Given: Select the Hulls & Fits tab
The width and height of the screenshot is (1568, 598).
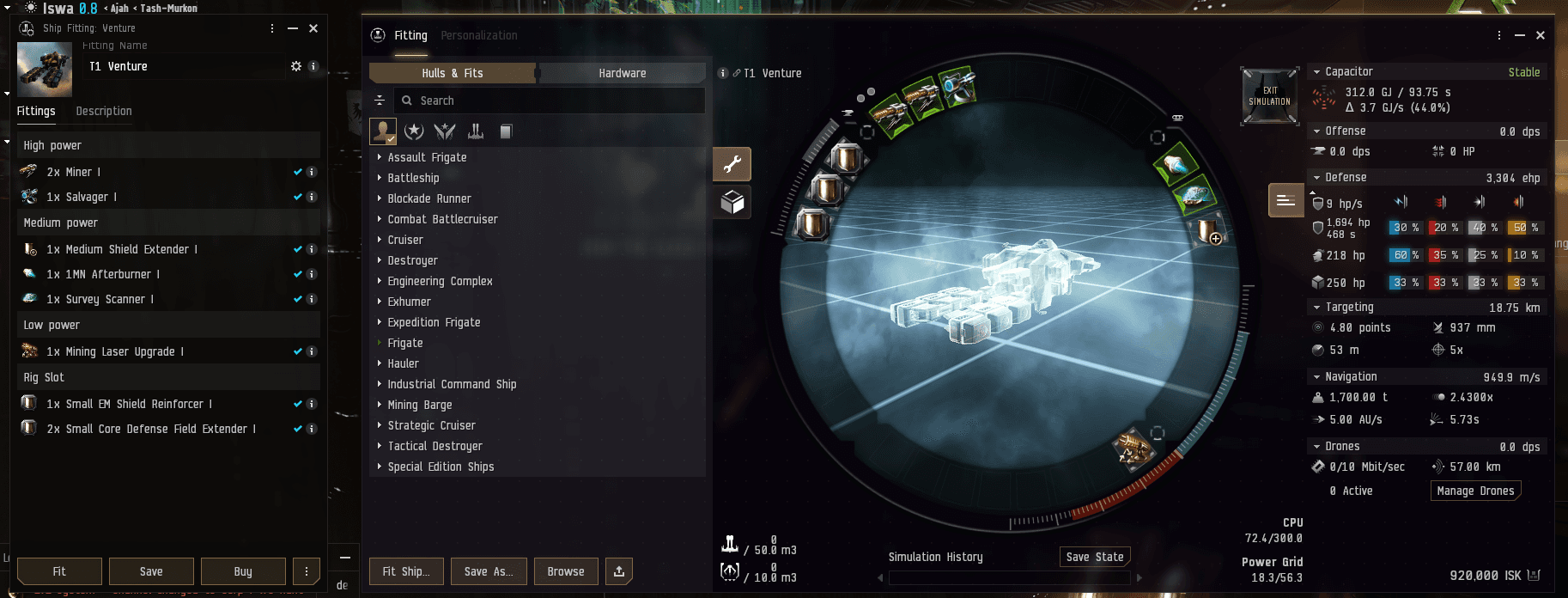Looking at the screenshot, I should coord(453,73).
